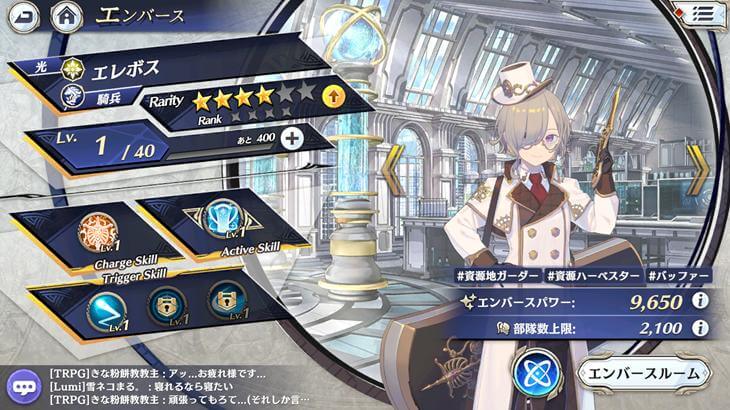
Task: Open chat with the purple speech bubble
Action: pos(22,385)
